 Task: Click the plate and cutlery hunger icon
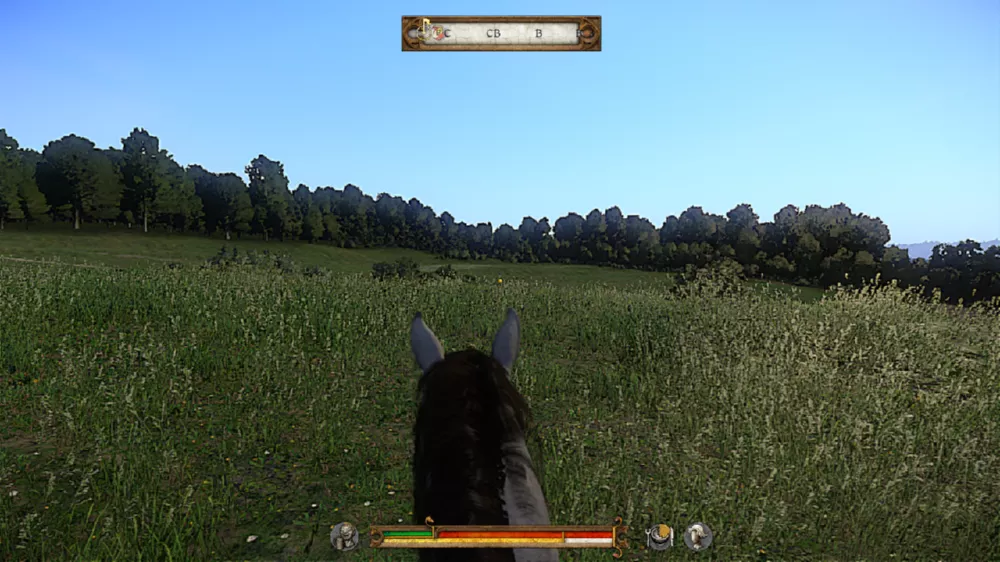(659, 537)
